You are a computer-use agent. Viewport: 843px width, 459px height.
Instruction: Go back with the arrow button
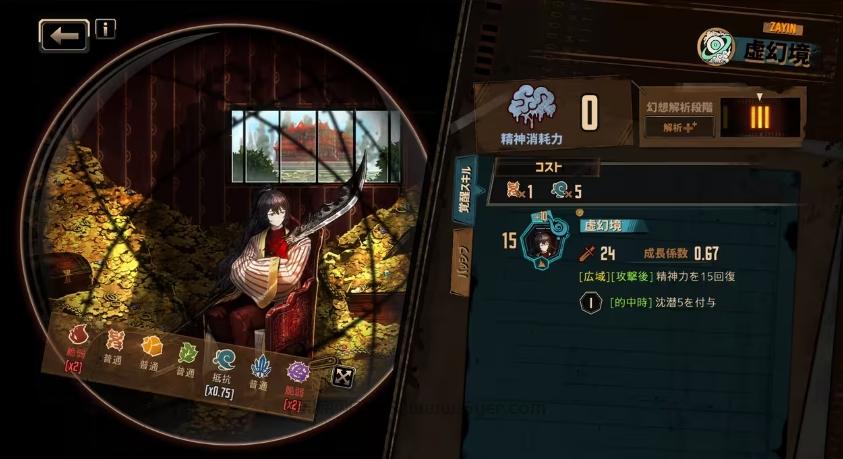pyautogui.click(x=64, y=36)
